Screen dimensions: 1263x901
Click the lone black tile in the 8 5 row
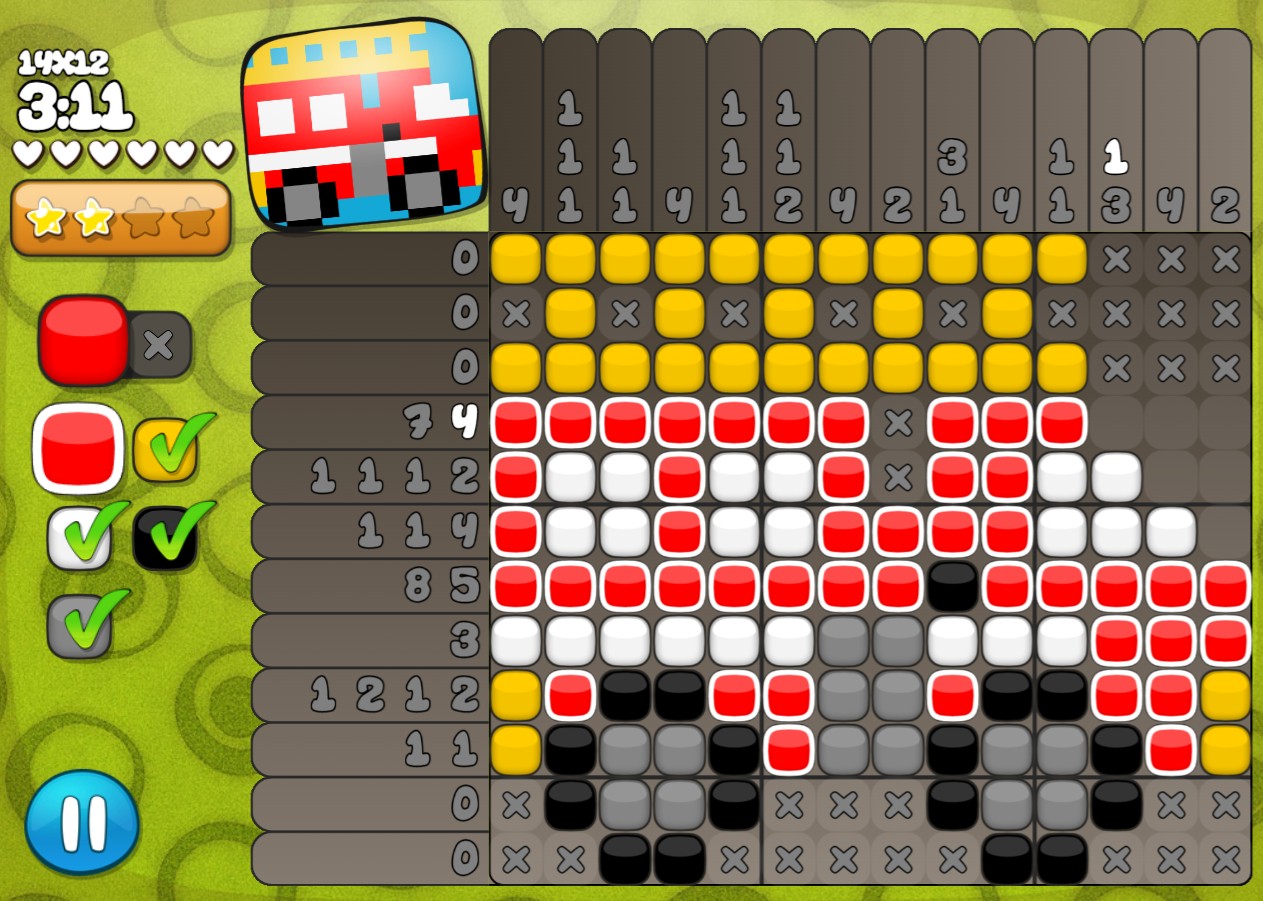coord(952,586)
